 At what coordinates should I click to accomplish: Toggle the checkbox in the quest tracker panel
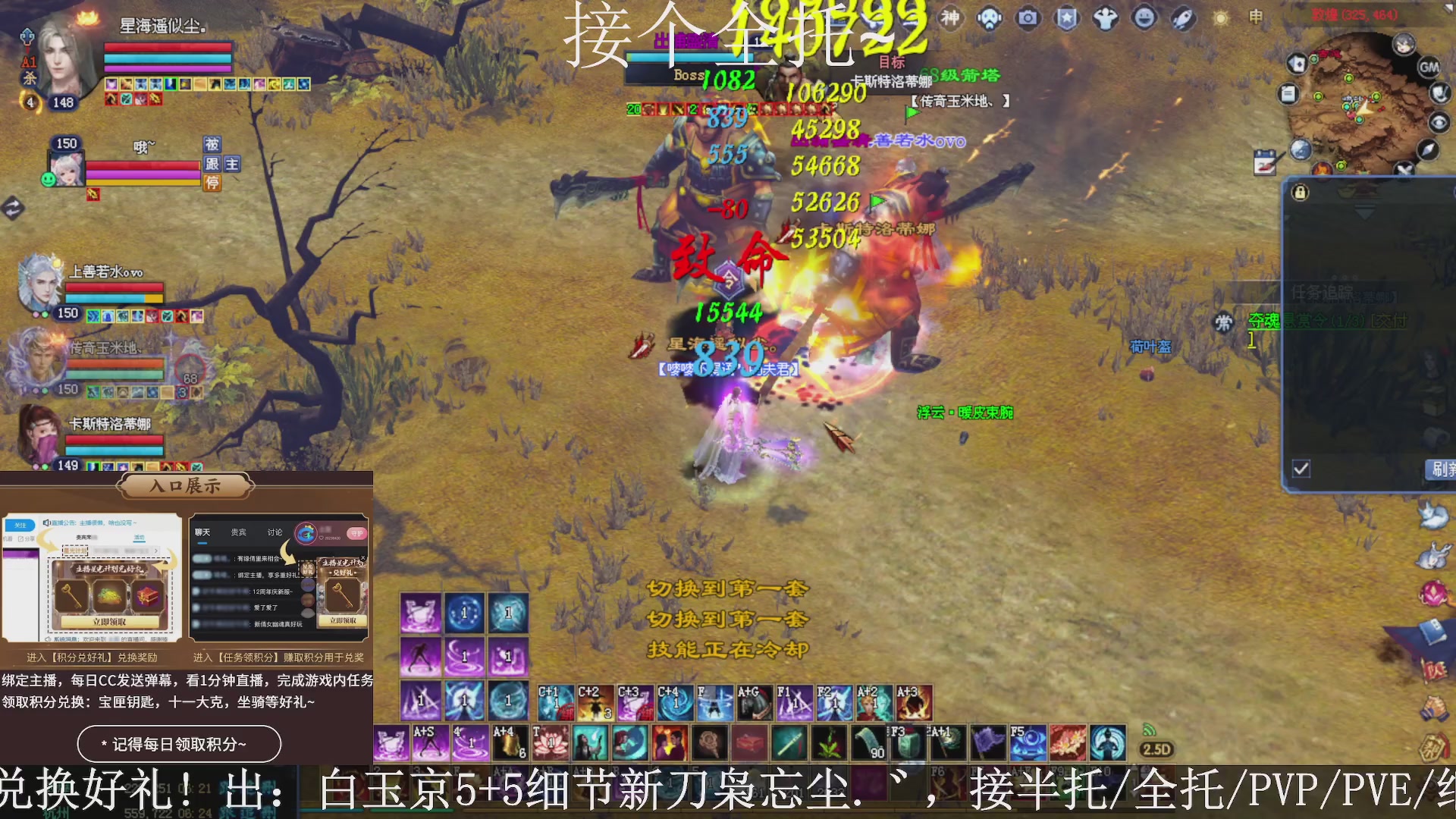click(1301, 470)
